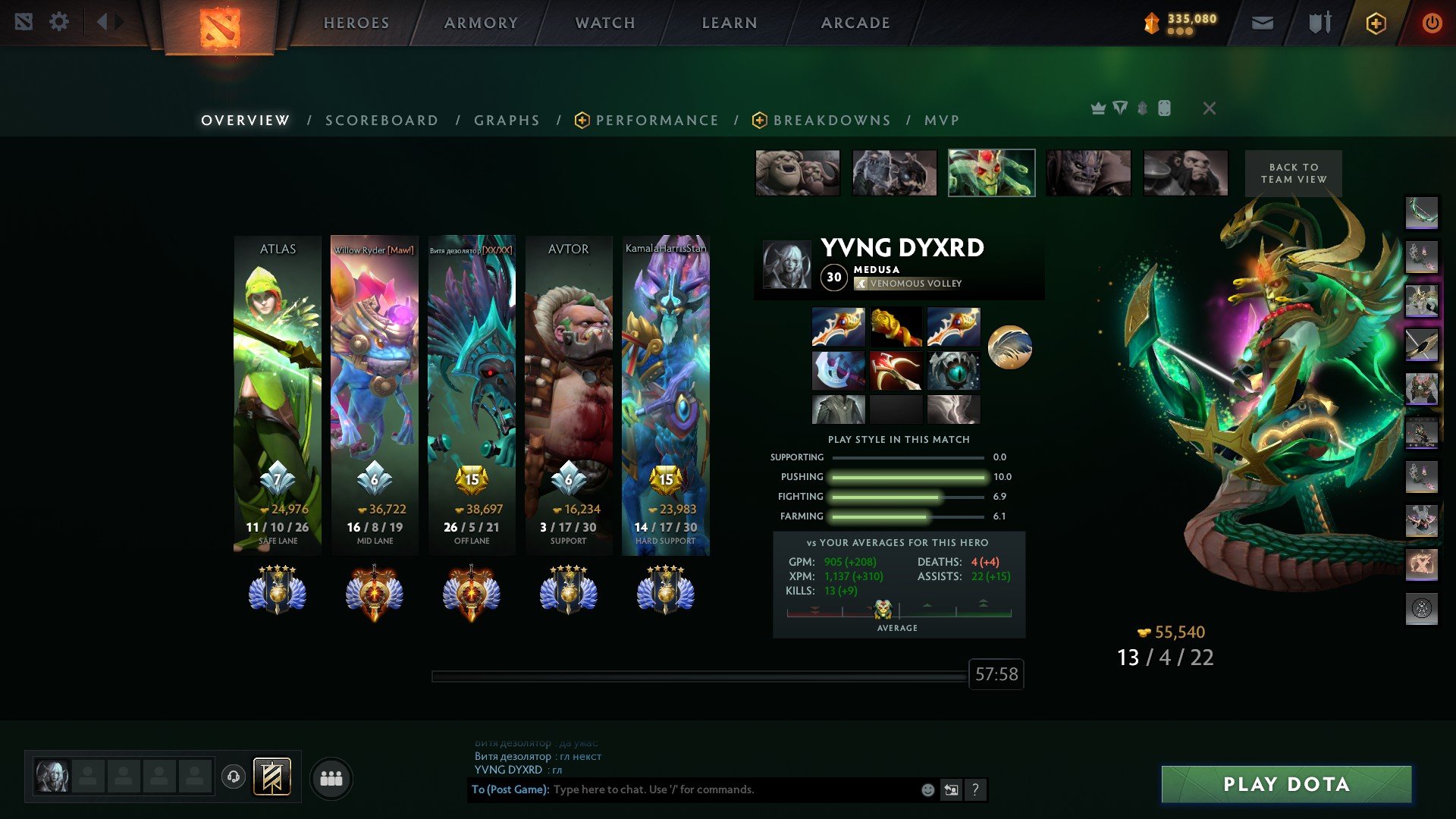The height and width of the screenshot is (819, 1456).
Task: Open the Heroes menu
Action: 356,23
